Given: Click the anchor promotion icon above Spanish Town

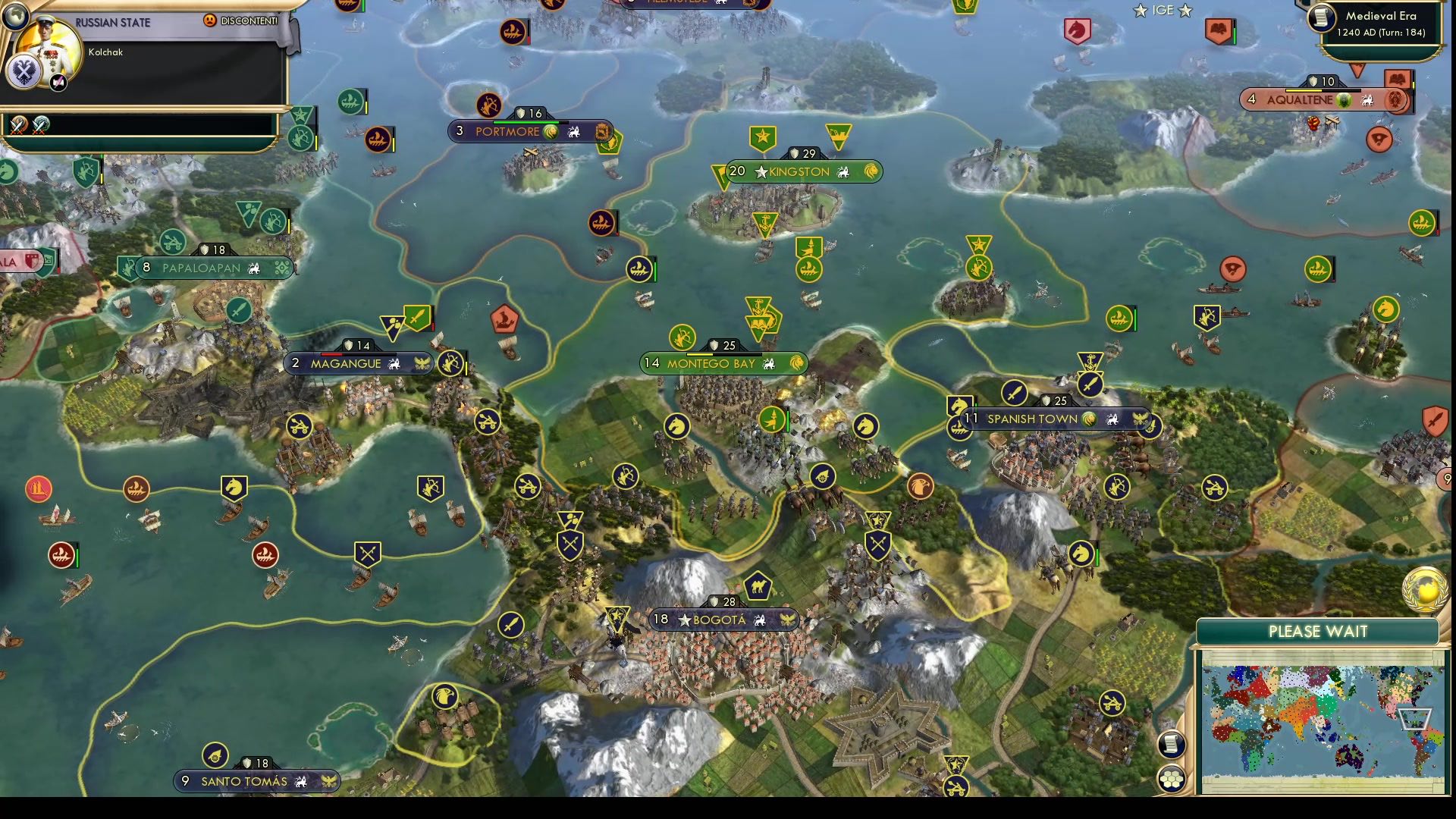Looking at the screenshot, I should coord(1090,362).
